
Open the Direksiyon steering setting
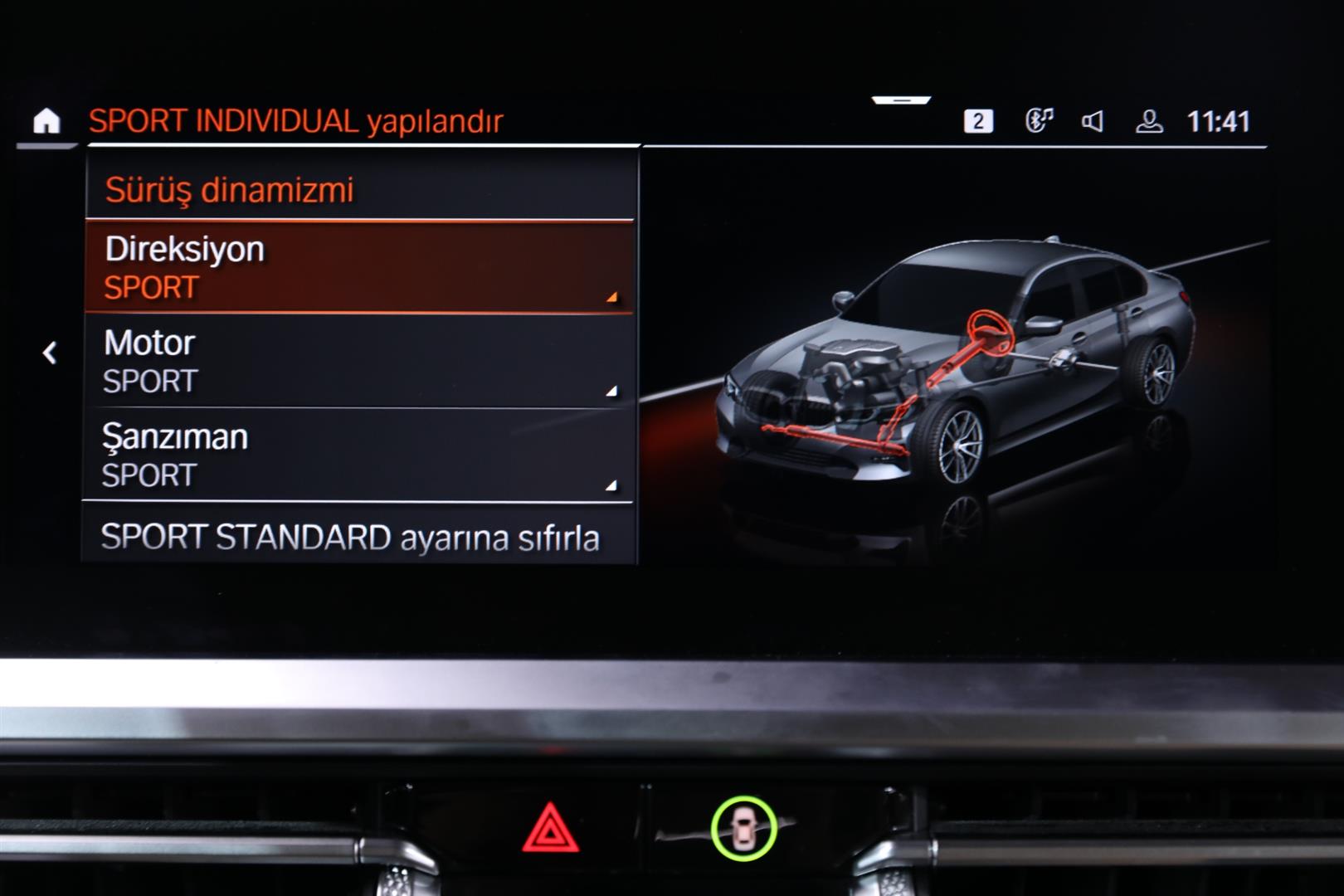[359, 267]
